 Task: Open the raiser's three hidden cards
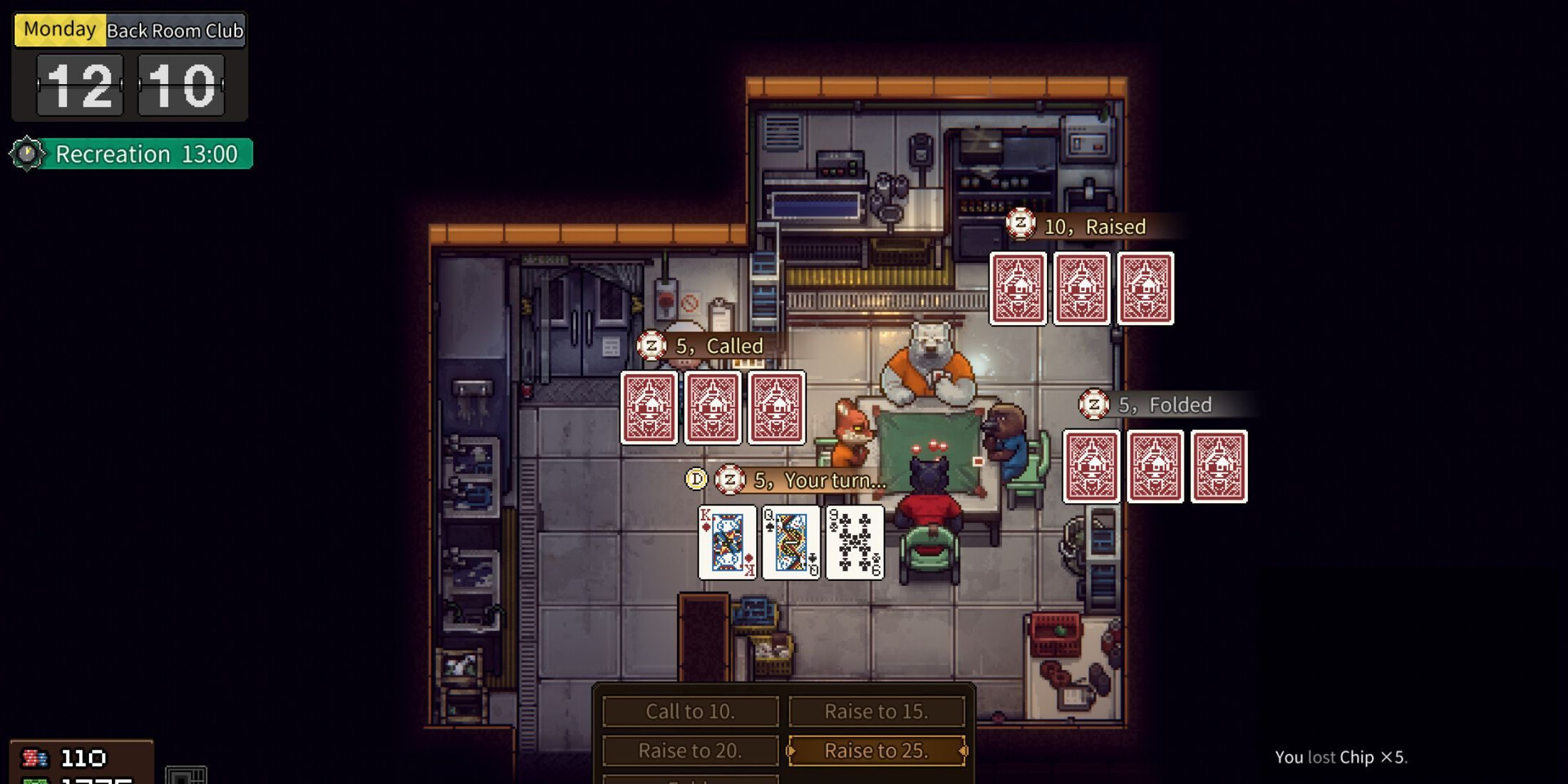coord(1082,289)
